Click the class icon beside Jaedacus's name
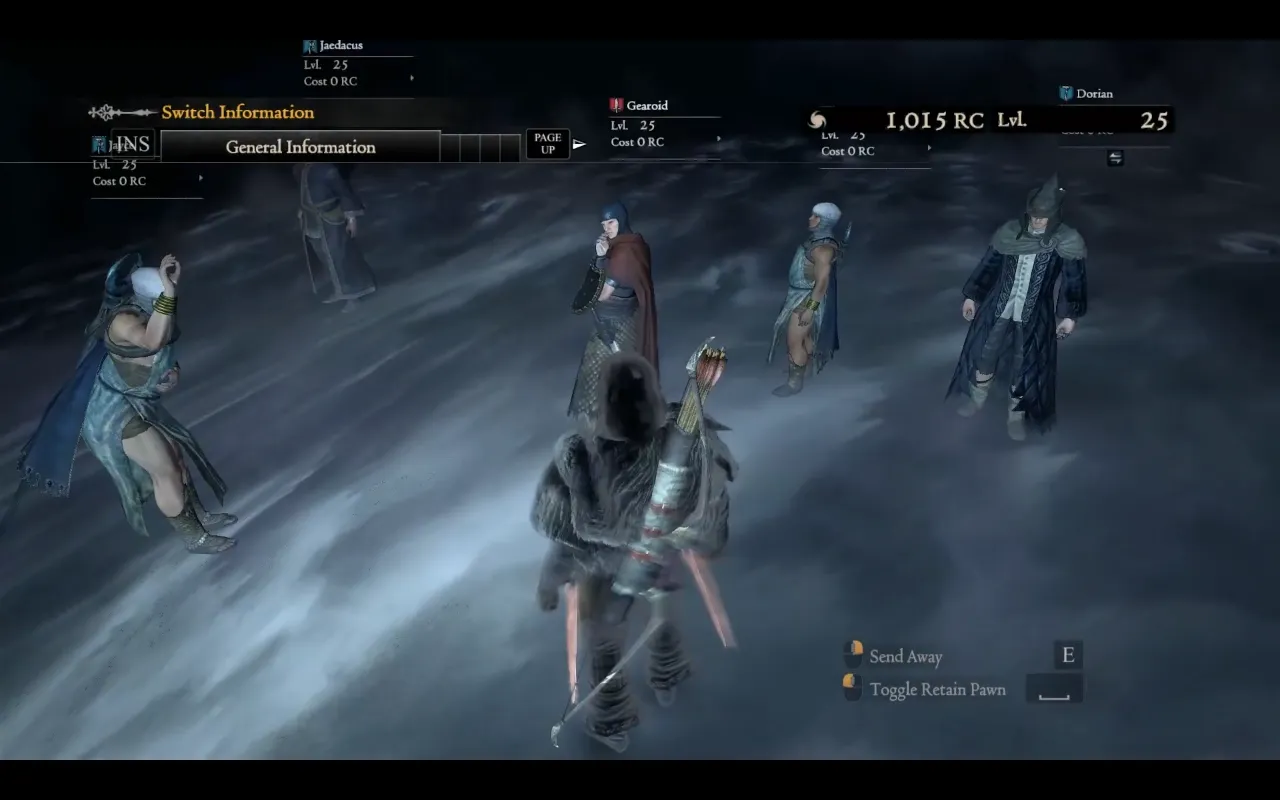The image size is (1280, 800). (x=308, y=44)
